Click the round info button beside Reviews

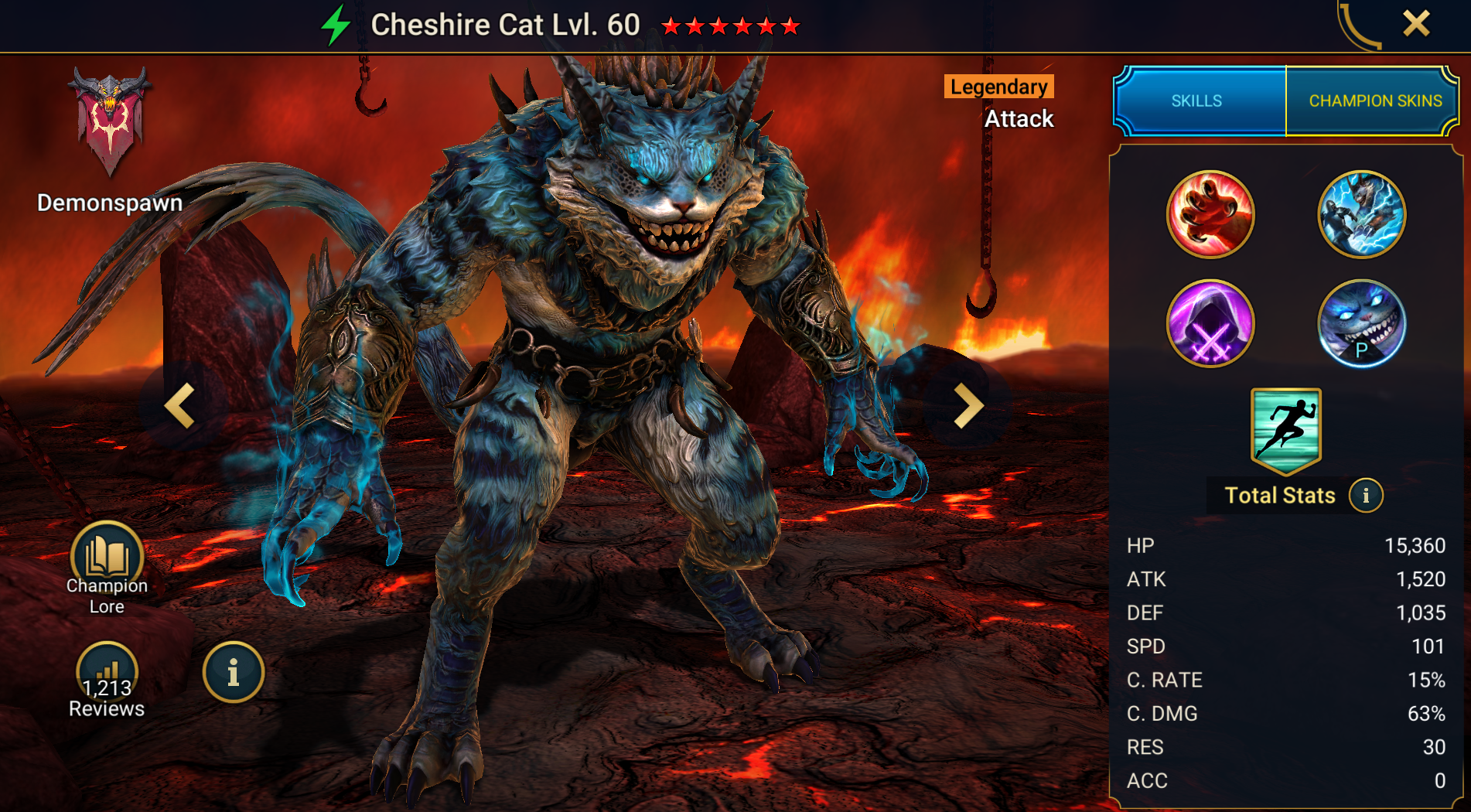point(233,673)
